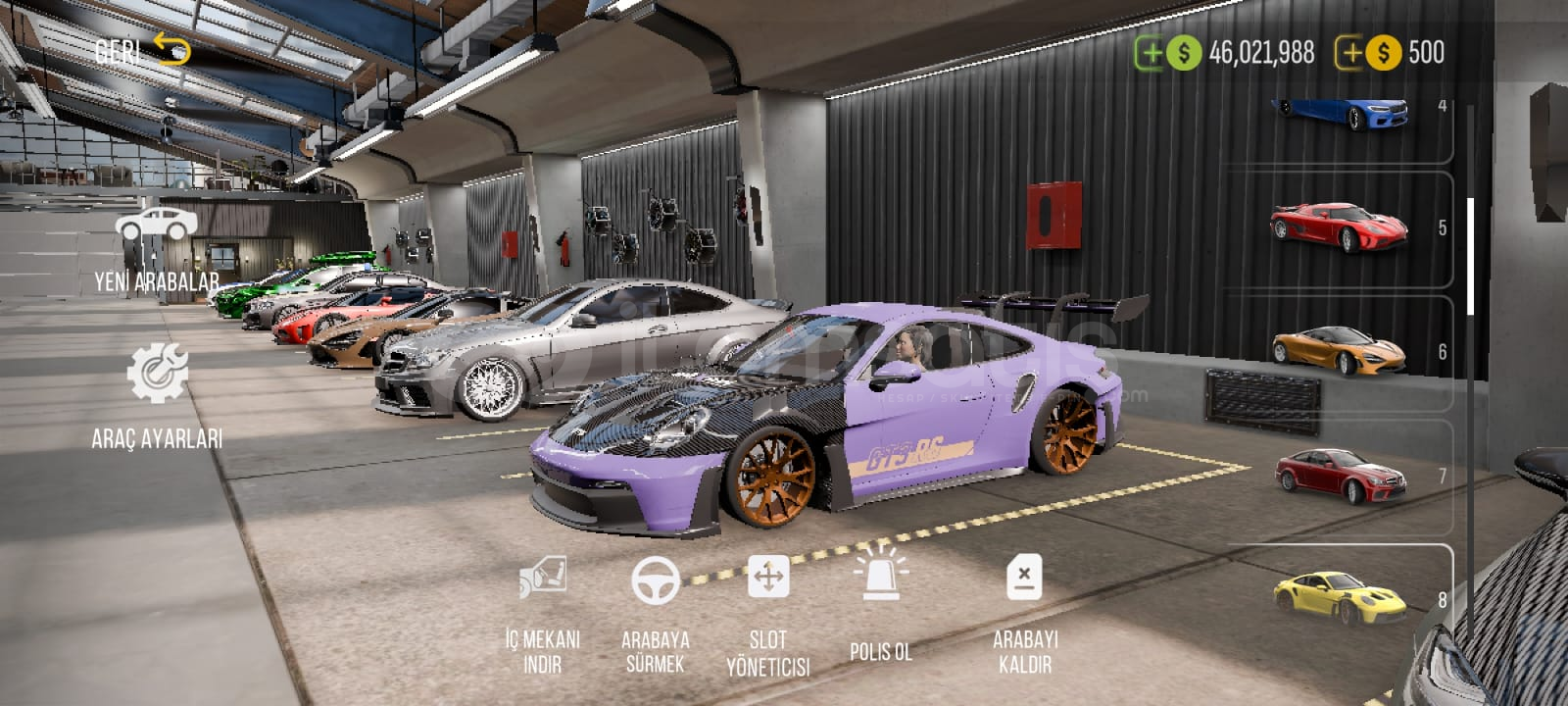Select the red coupe in slot 7
The width and height of the screenshot is (1568, 706).
(1339, 476)
